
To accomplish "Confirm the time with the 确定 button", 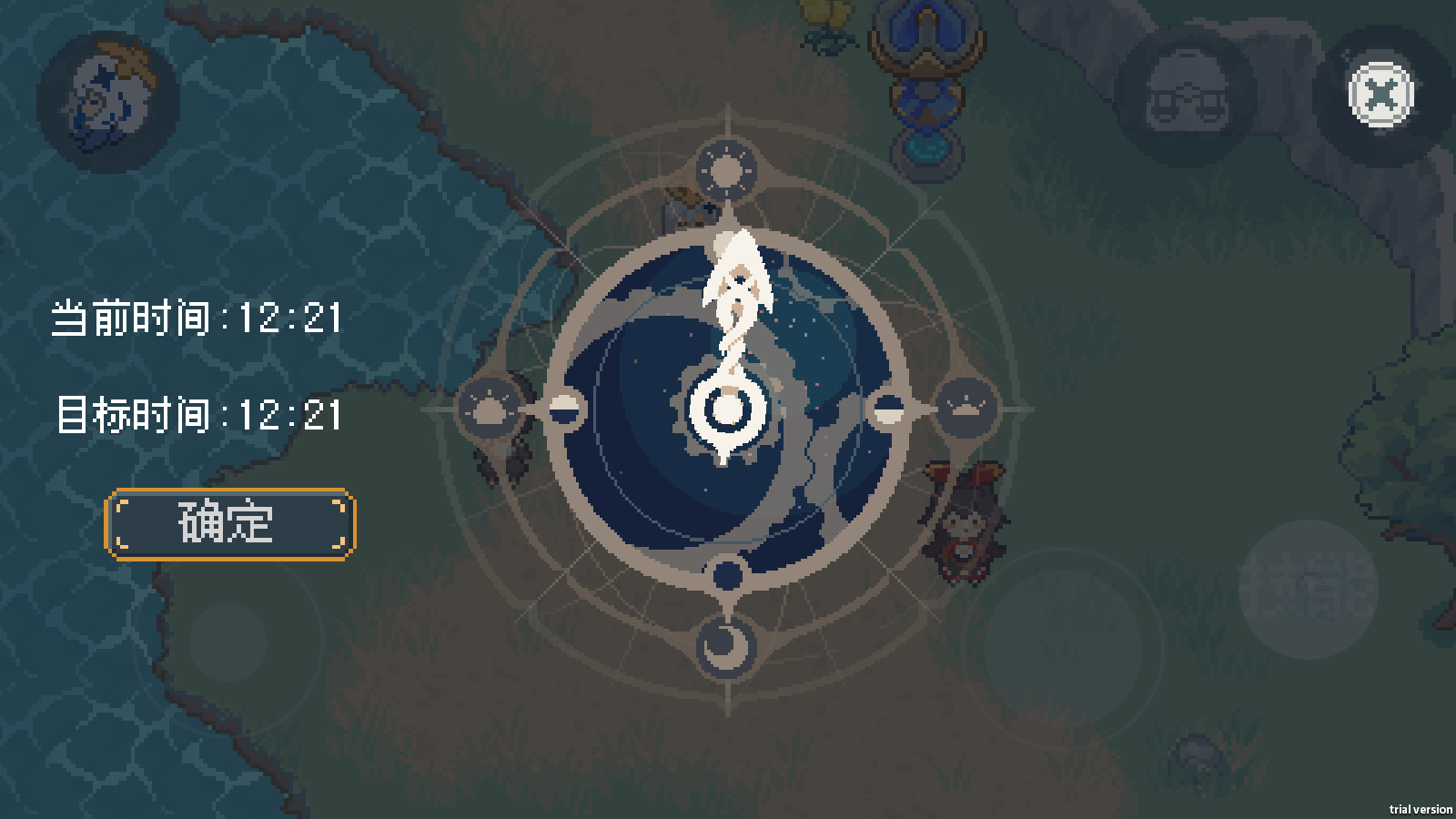I will pos(229,523).
